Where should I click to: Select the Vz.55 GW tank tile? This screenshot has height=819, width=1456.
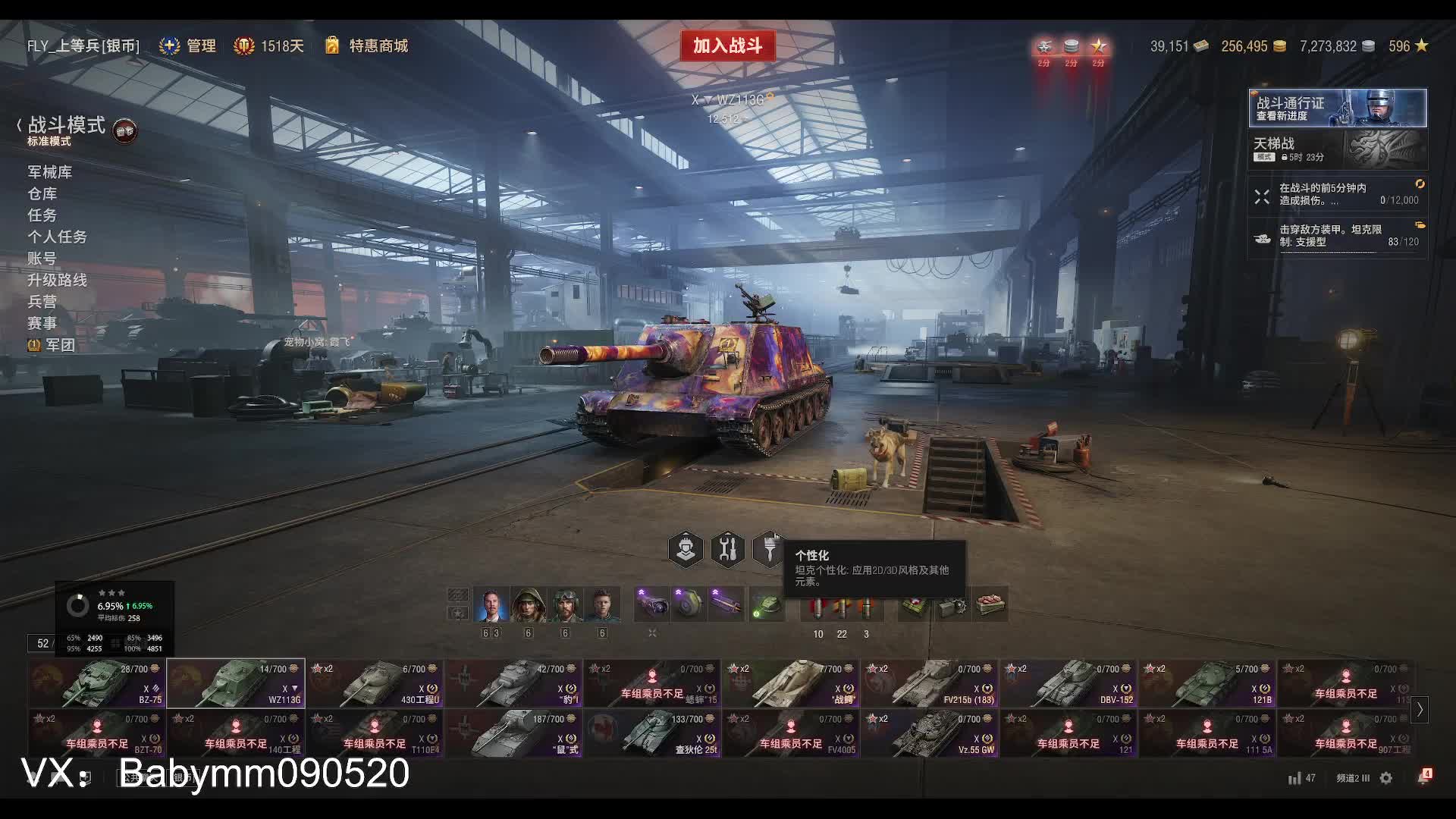coord(930,733)
